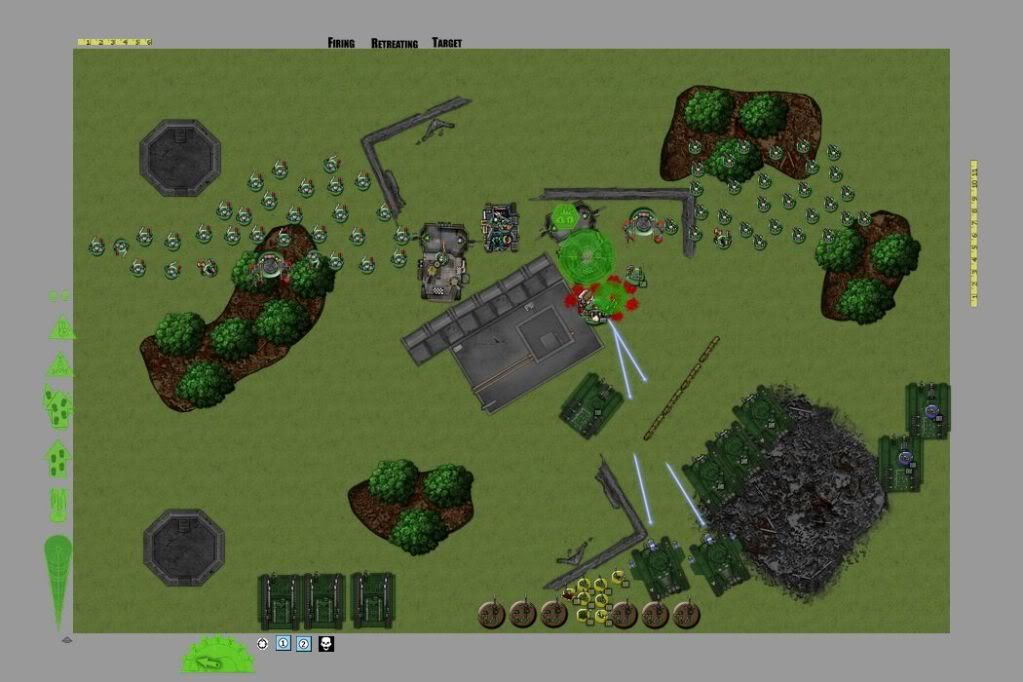
Task: Select the blue number 2 marker
Action: (x=304, y=644)
